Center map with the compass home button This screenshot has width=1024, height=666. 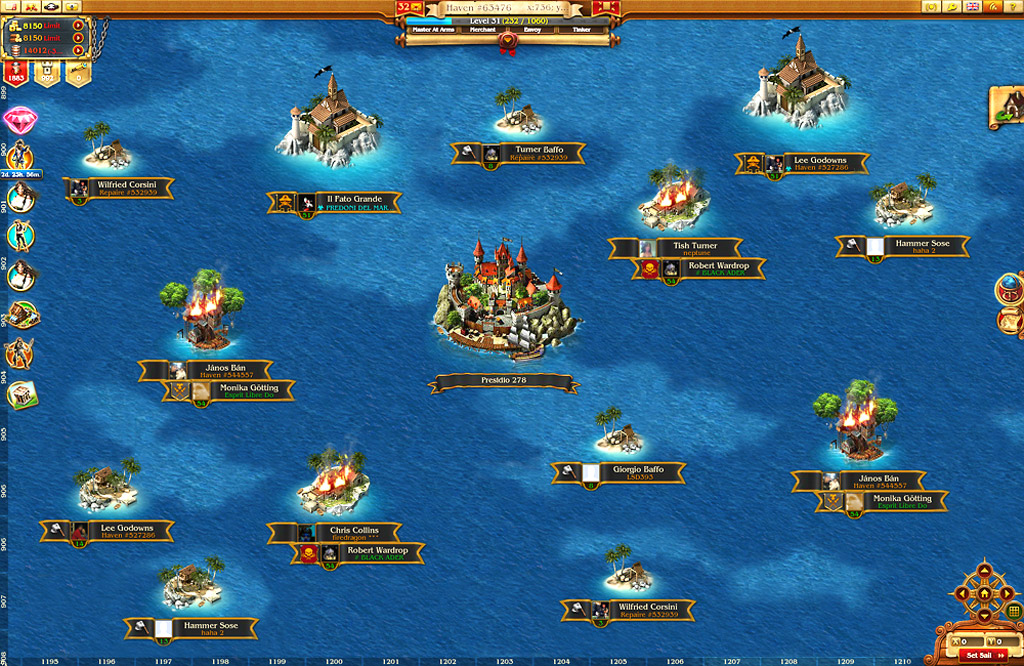[x=984, y=592]
